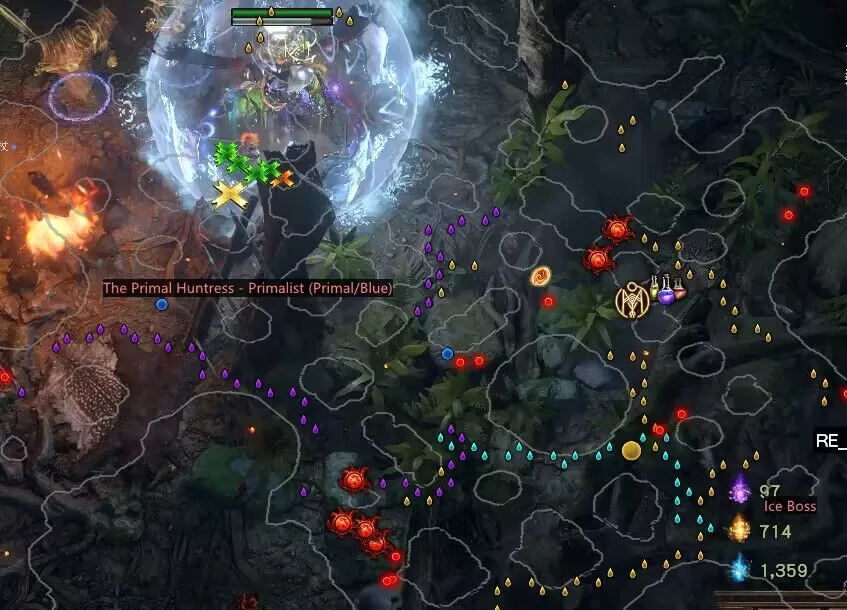This screenshot has width=847, height=610.
Task: Select the orange swirl map marker
Action: pyautogui.click(x=541, y=275)
